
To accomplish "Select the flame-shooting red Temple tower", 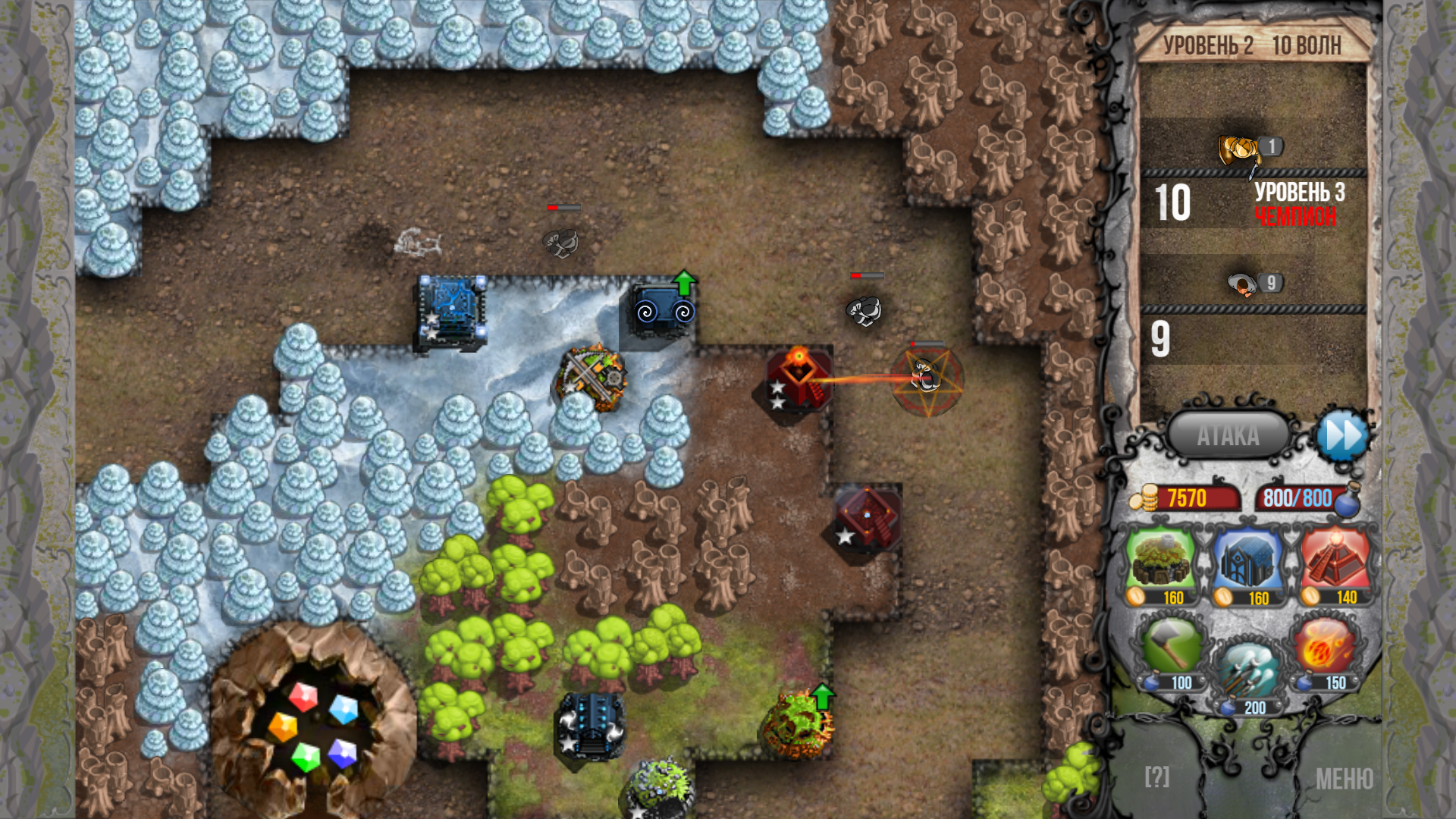I will coord(795,379).
